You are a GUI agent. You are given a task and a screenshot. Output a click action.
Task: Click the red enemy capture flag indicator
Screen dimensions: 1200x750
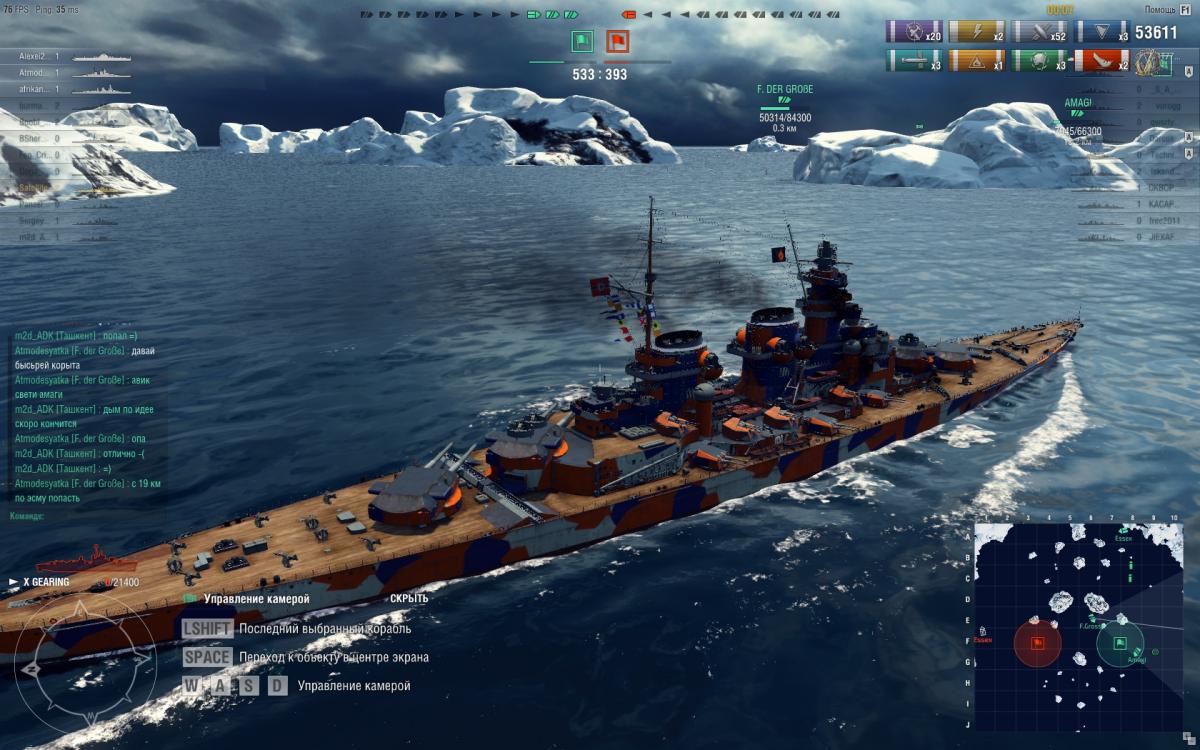click(616, 42)
